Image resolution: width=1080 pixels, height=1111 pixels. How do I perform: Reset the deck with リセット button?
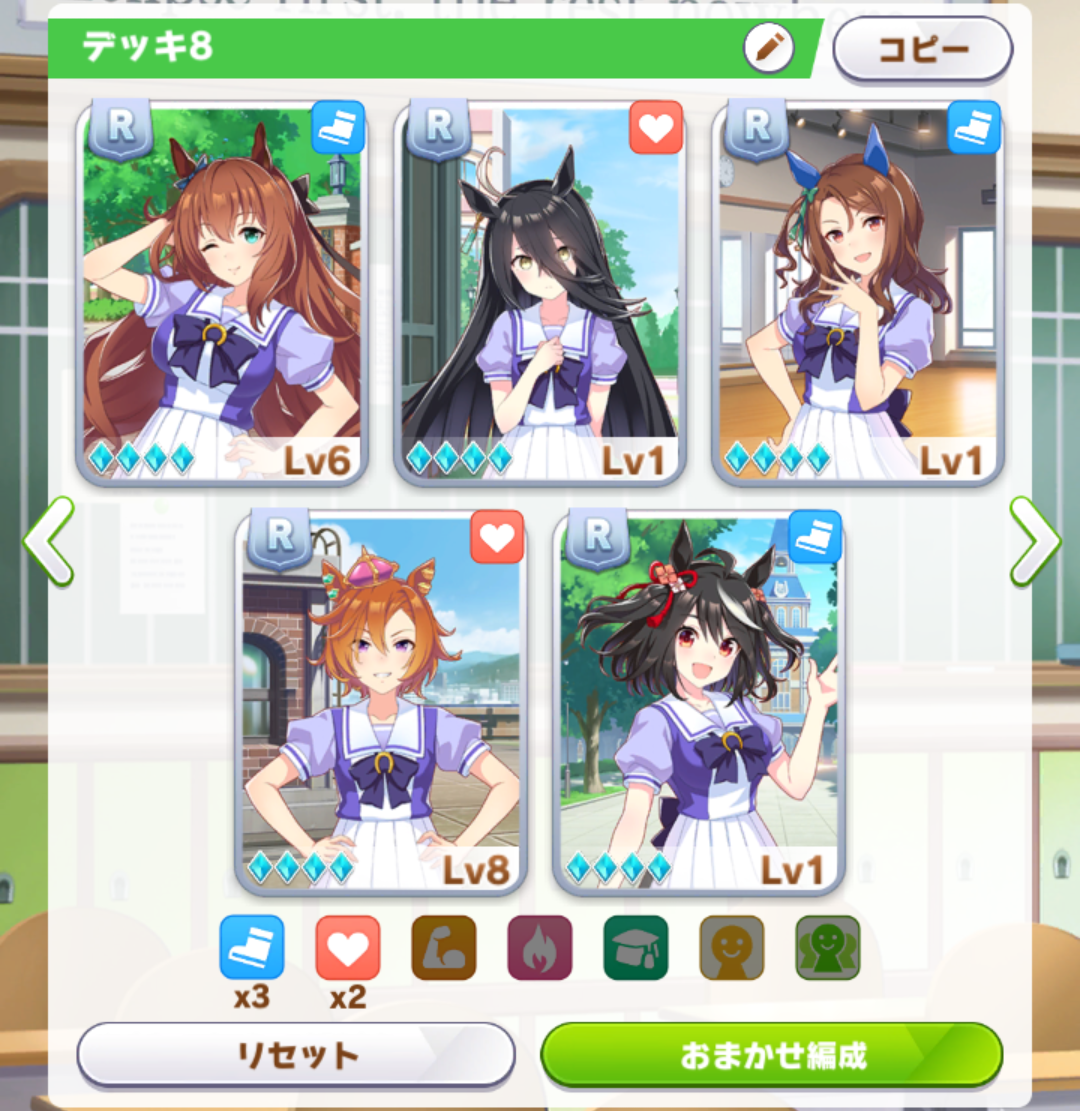(x=296, y=1054)
